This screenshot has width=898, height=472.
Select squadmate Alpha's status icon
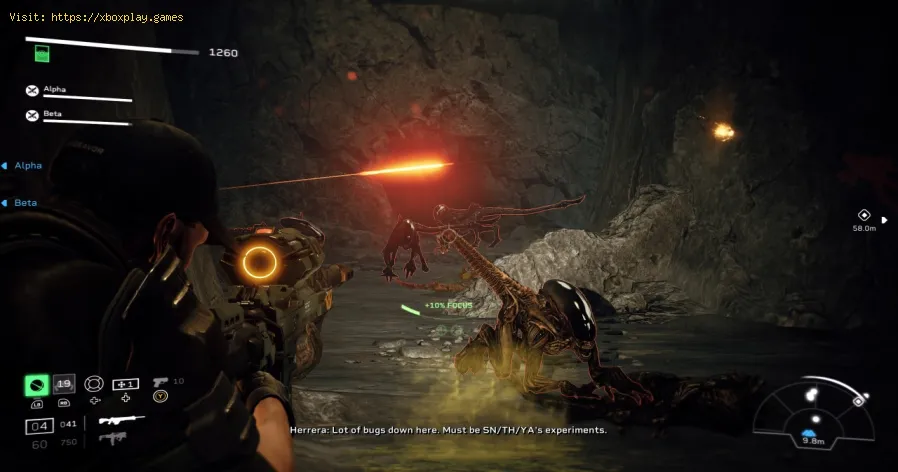click(x=32, y=90)
